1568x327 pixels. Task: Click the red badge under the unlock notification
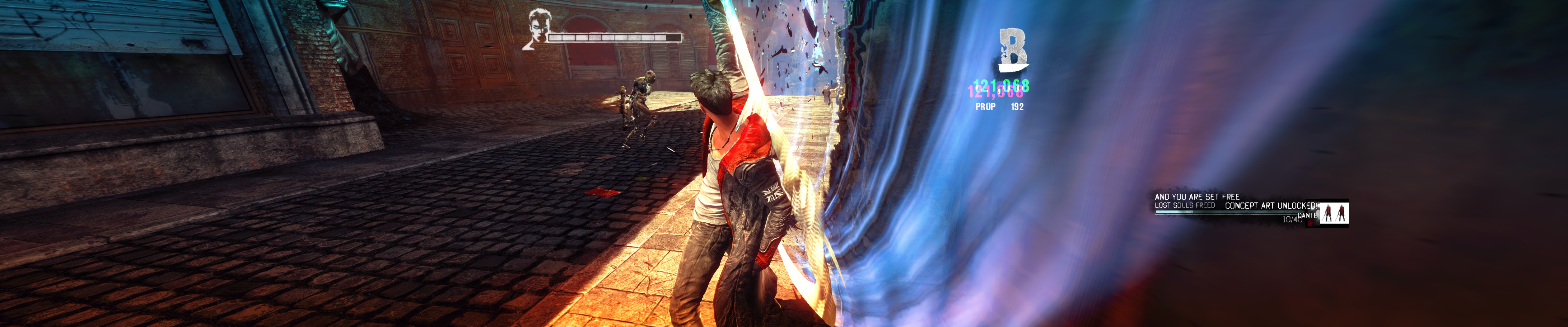click(x=1311, y=224)
